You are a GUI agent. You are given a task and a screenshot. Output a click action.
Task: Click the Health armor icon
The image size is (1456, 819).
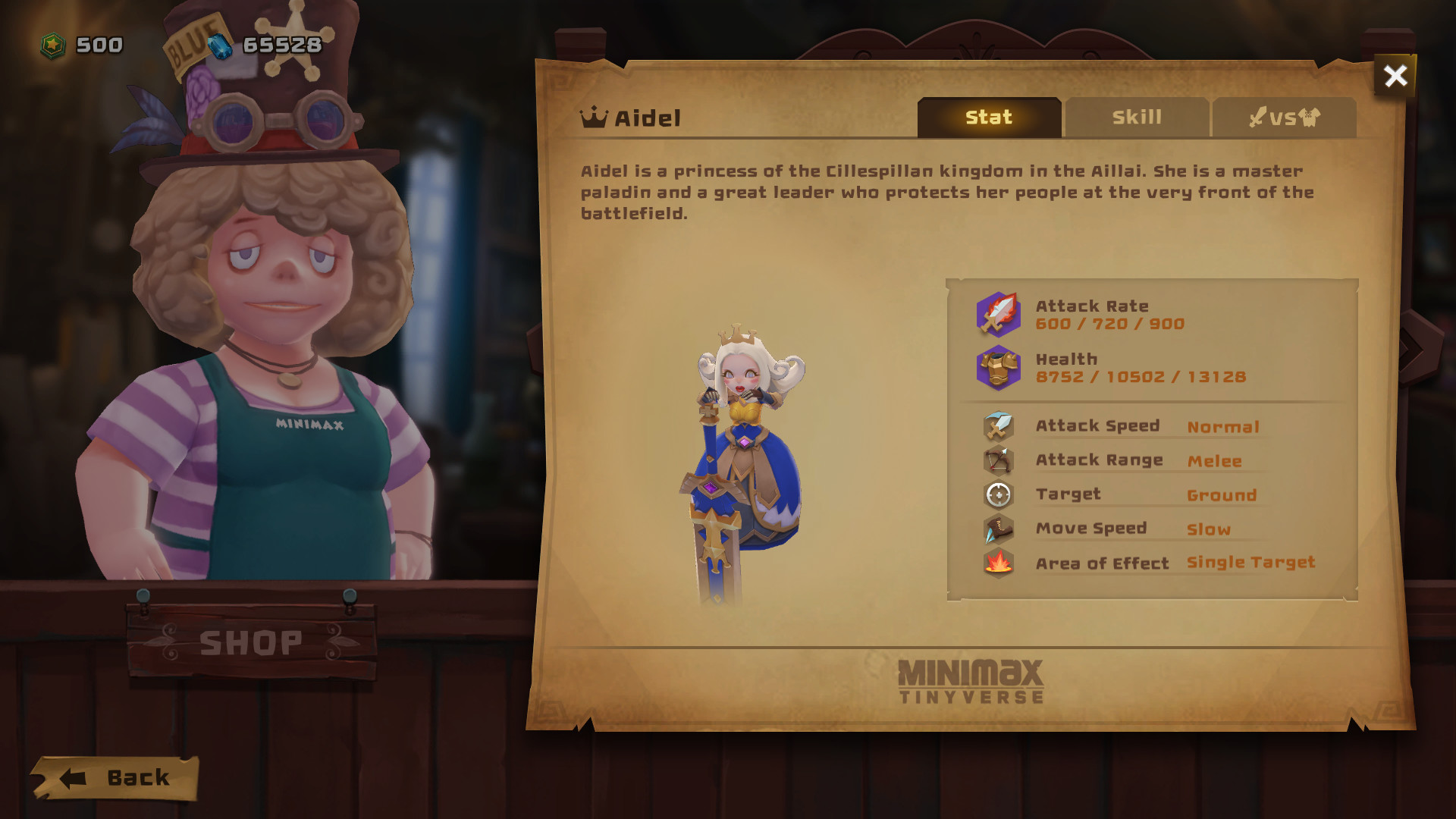coord(997,367)
